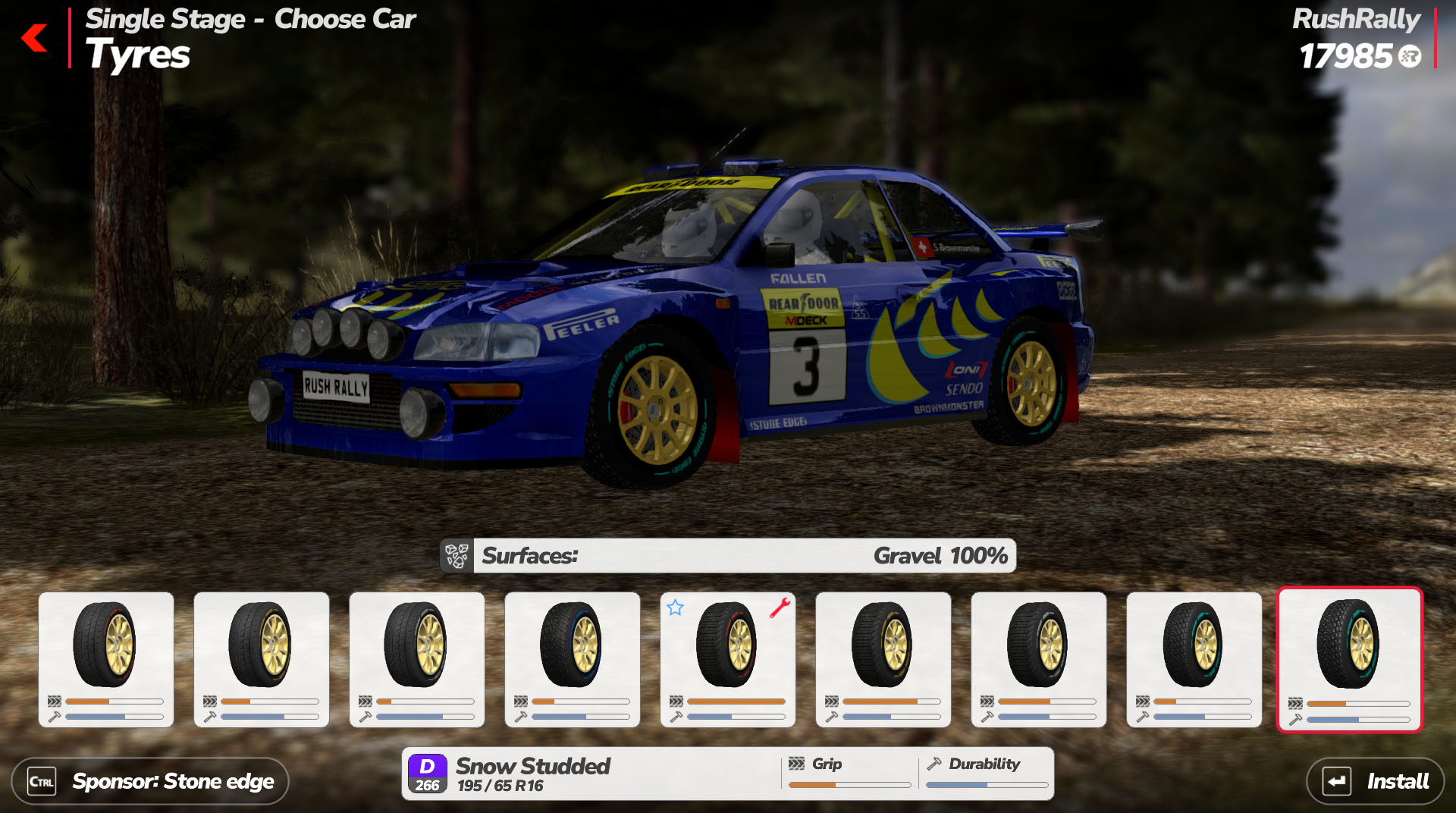
Task: Select the red-outlined Snow Studded tyre tile
Action: pyautogui.click(x=1349, y=659)
